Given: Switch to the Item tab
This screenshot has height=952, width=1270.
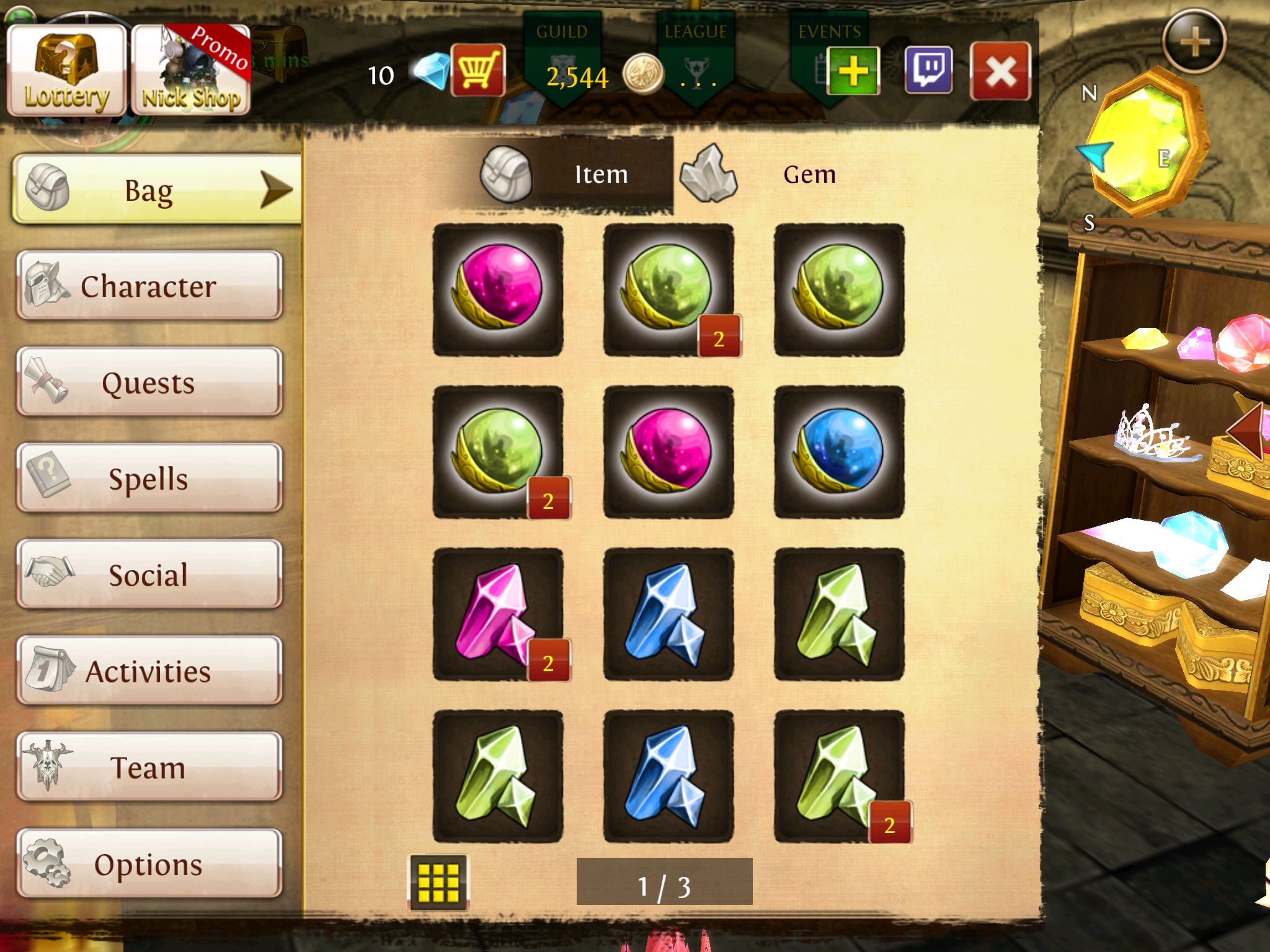Looking at the screenshot, I should pyautogui.click(x=577, y=175).
